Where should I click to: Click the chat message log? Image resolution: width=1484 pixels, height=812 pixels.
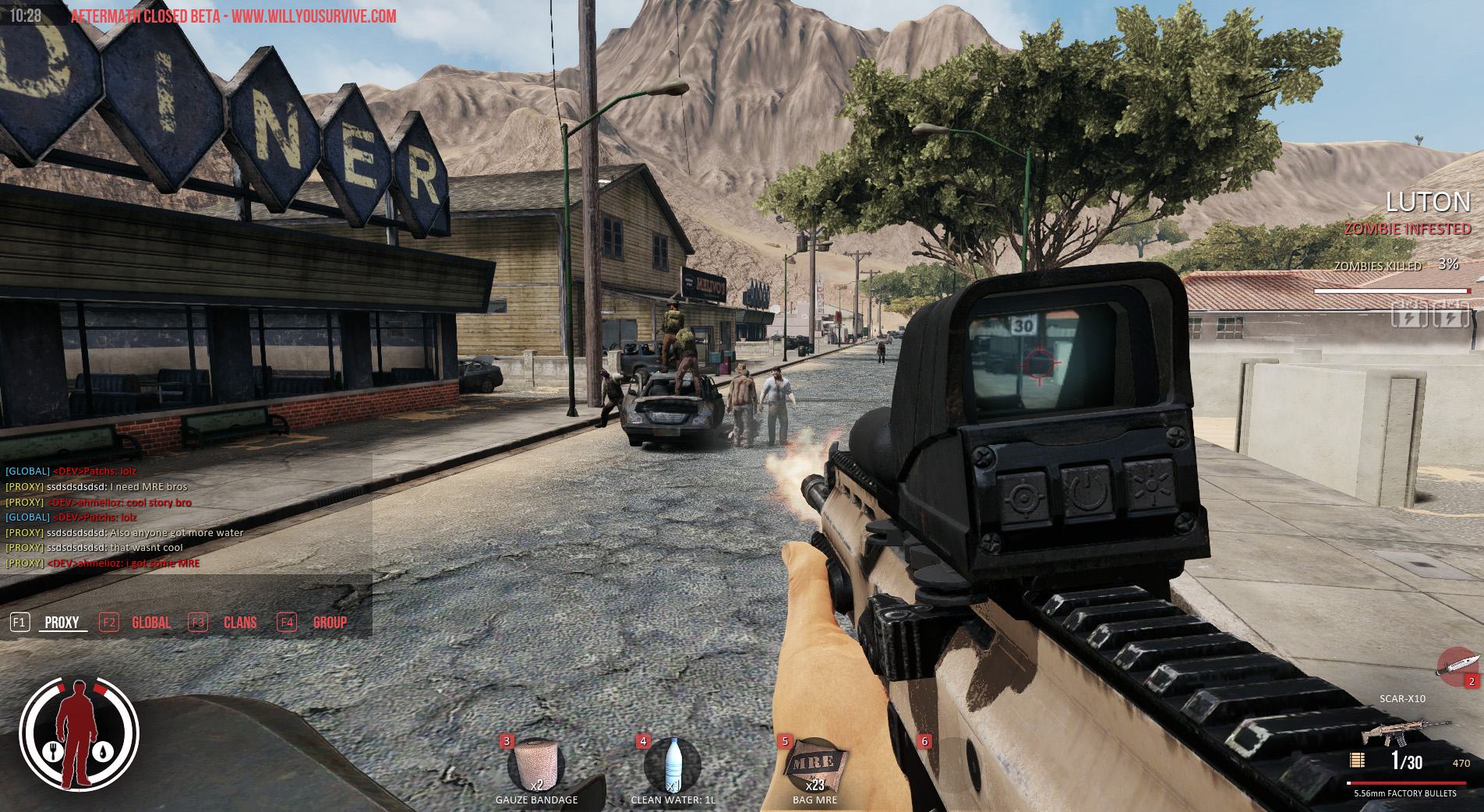185,517
